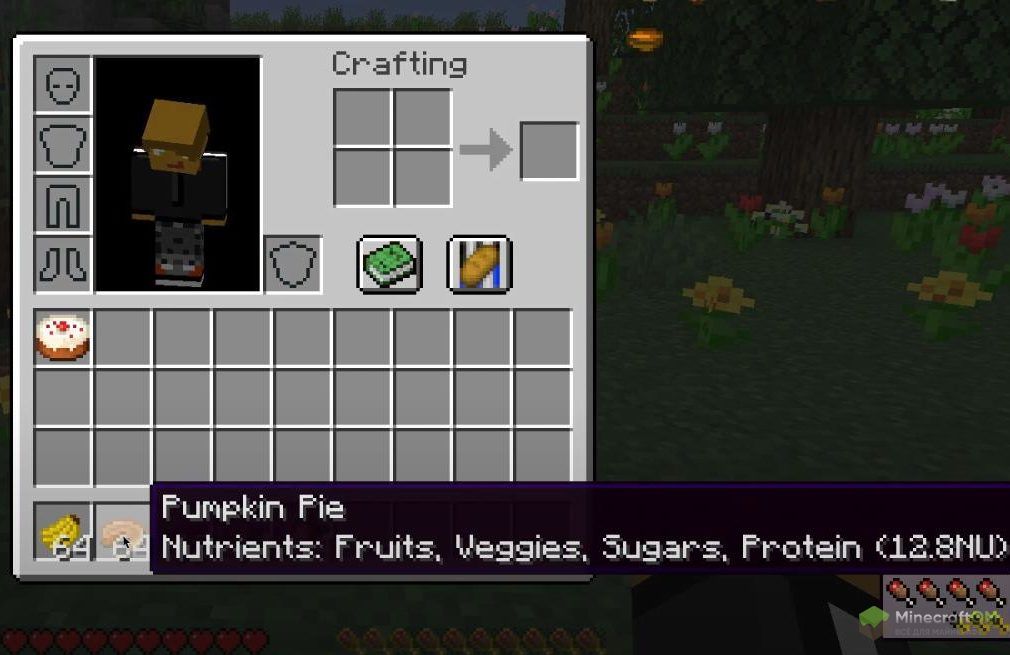Screen dimensions: 1010x655
Task: Select the cake in the inventory
Action: coord(63,337)
